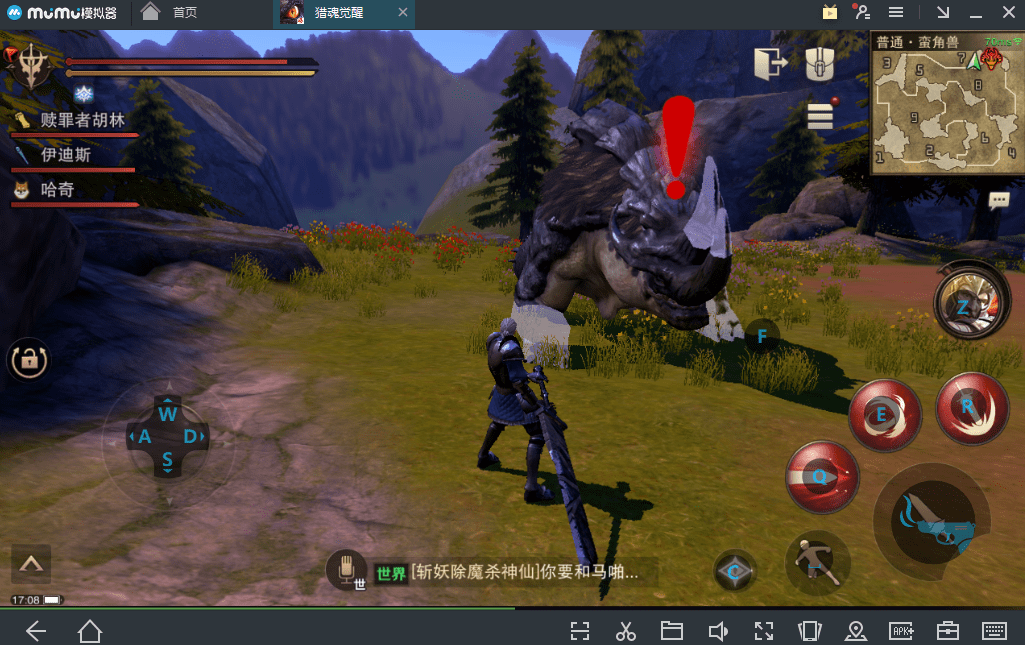Screen dimensions: 1025x645
Task: Use the R red skill
Action: coord(970,406)
